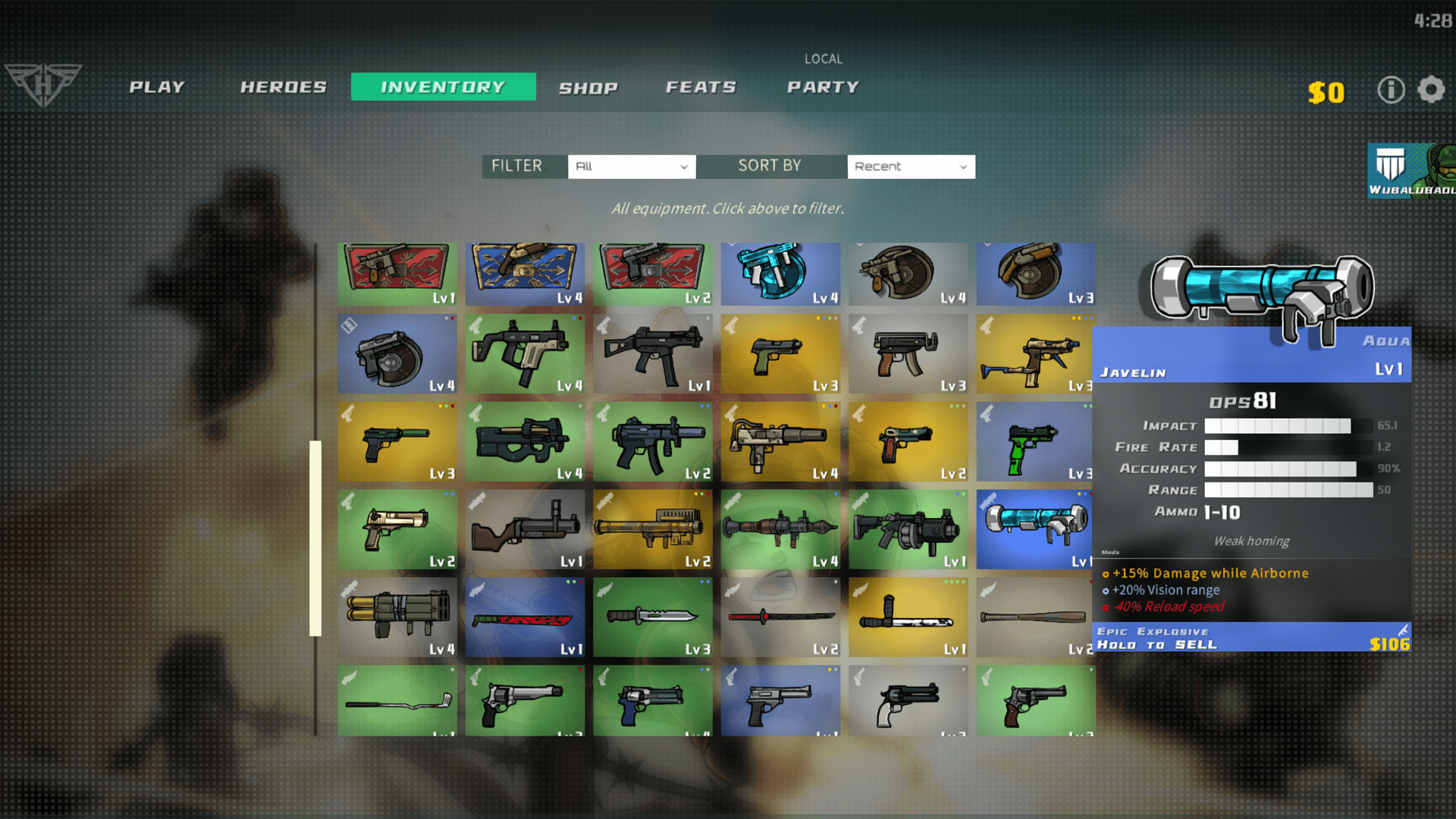Switch to the Heroes tab
The height and width of the screenshot is (819, 1456).
pyautogui.click(x=284, y=87)
